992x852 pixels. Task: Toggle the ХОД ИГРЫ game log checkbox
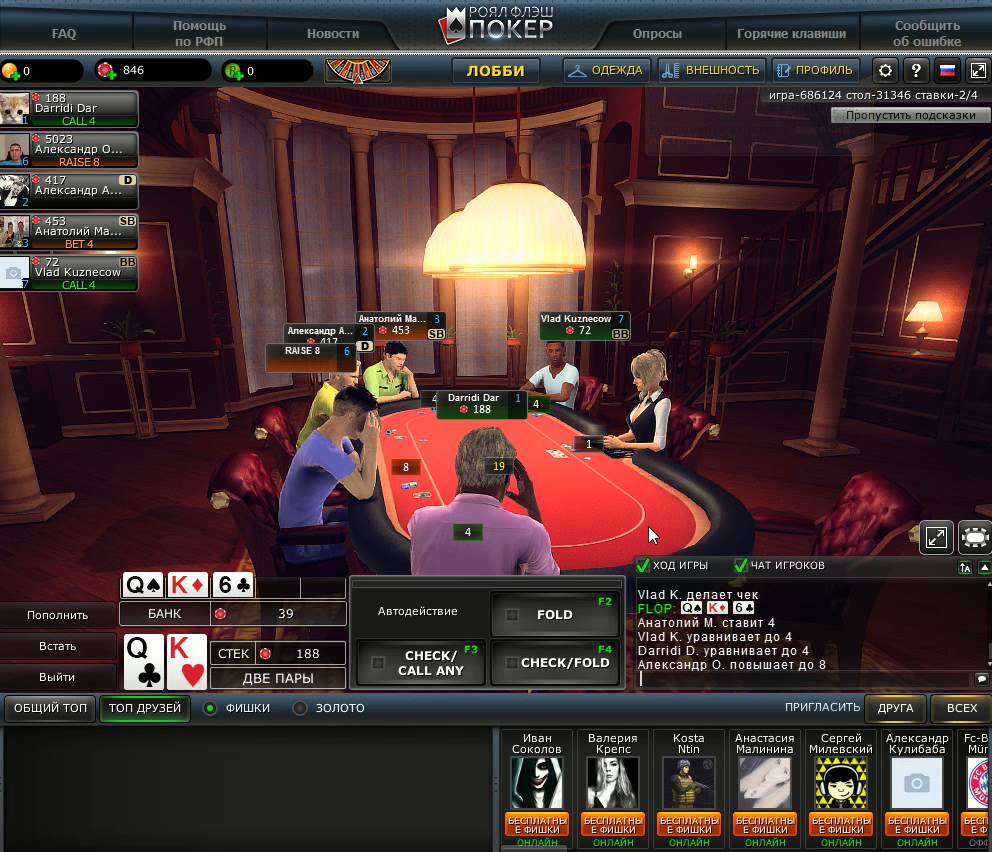pyautogui.click(x=644, y=566)
